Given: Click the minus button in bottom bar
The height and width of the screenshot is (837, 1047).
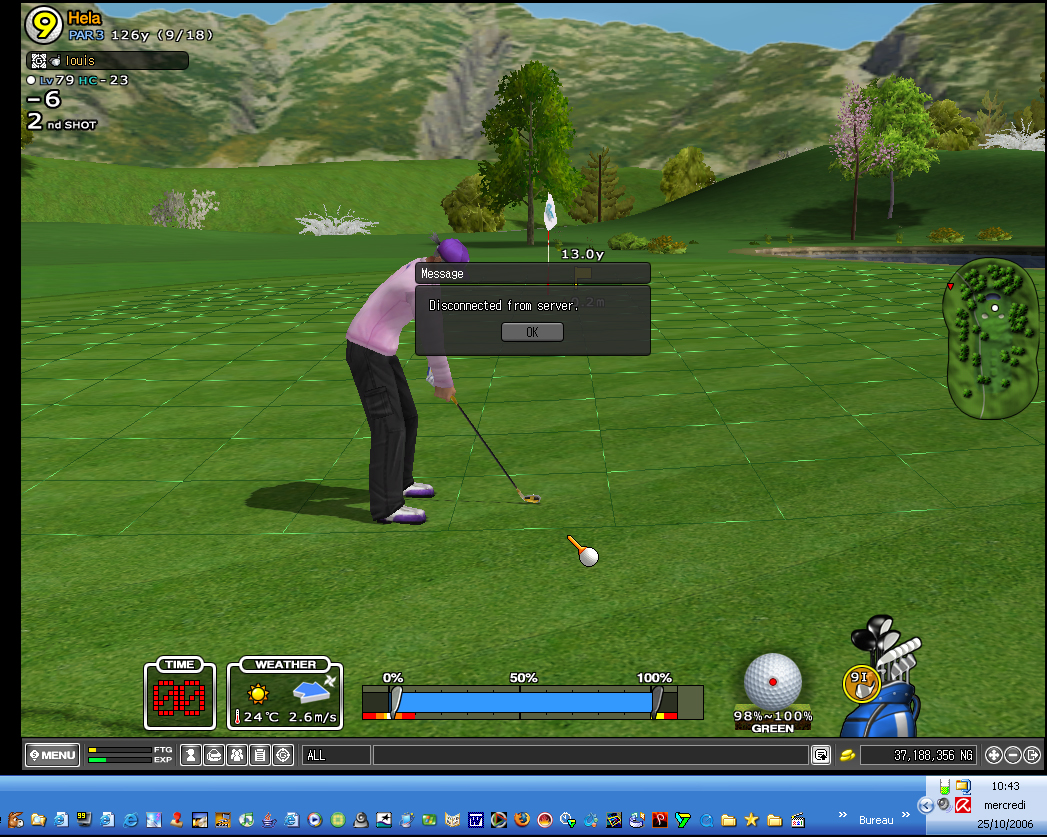Looking at the screenshot, I should (1013, 755).
